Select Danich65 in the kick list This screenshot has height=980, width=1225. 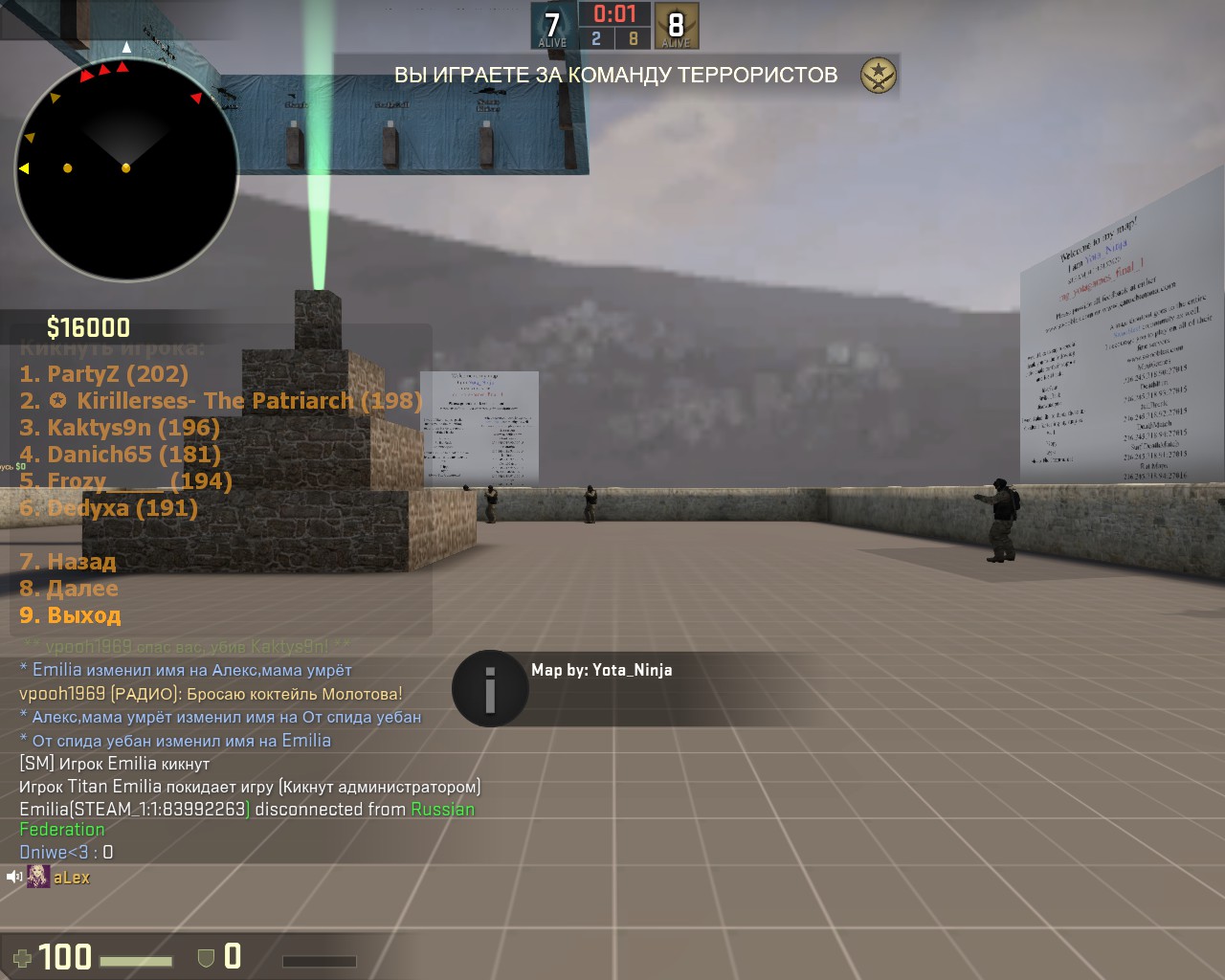point(120,455)
